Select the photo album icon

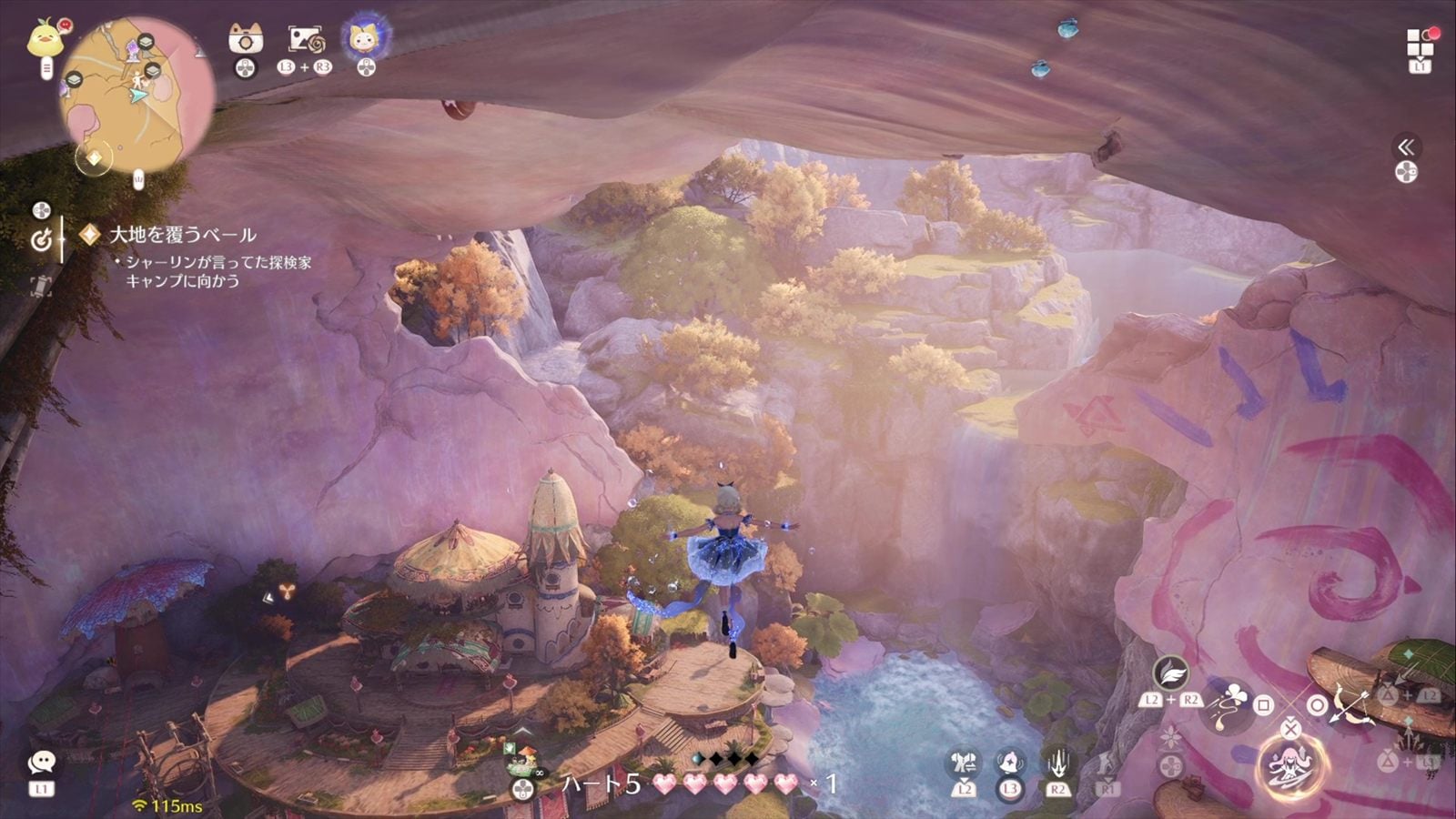tap(305, 39)
